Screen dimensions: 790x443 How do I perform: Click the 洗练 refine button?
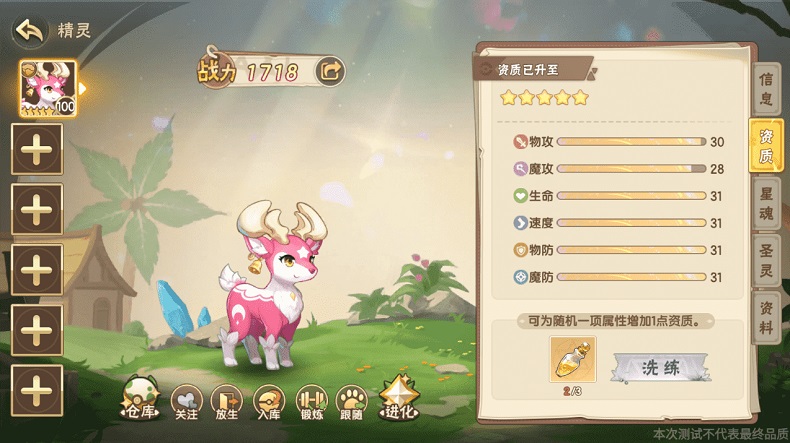pyautogui.click(x=660, y=368)
